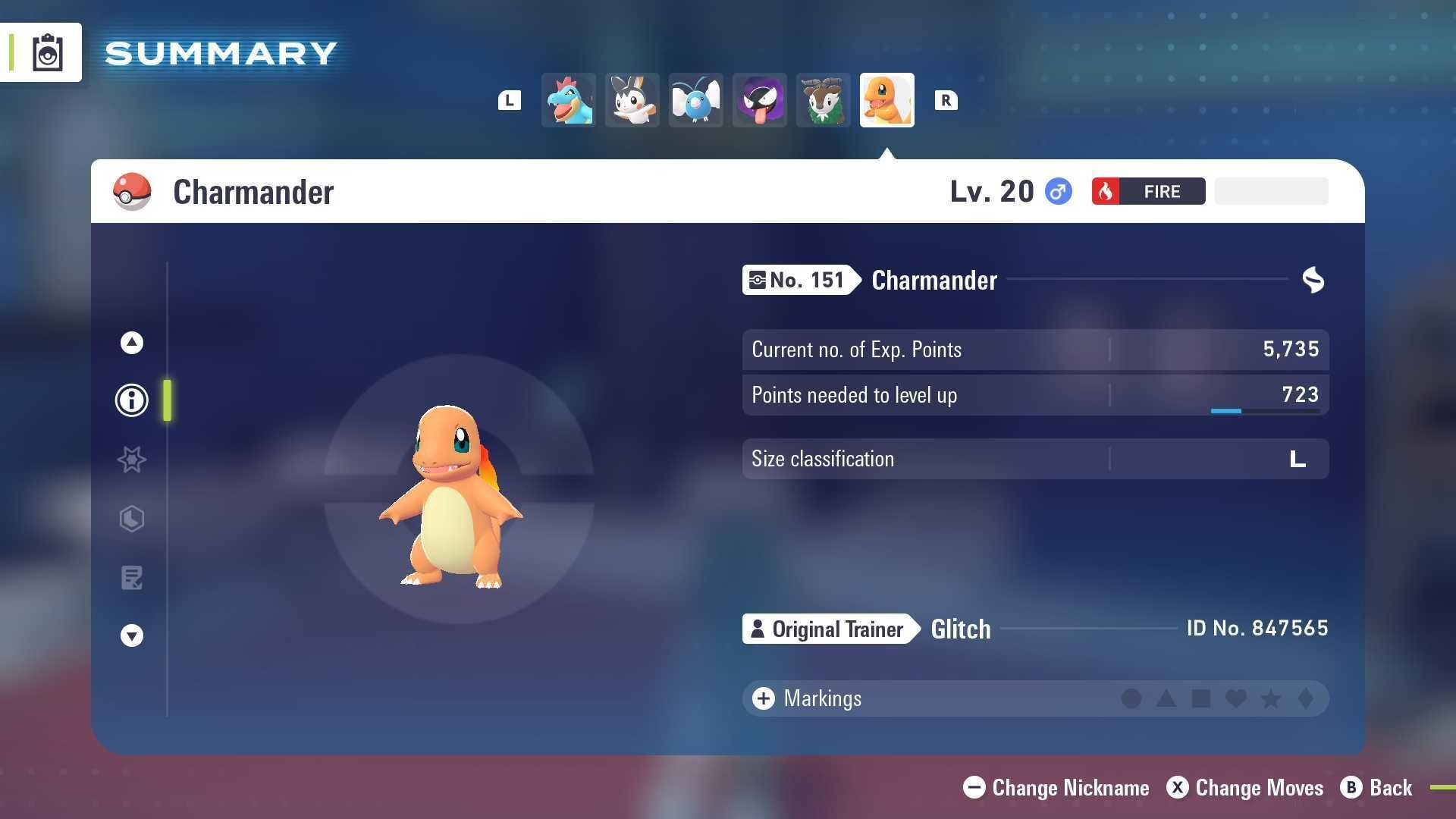1456x819 pixels.
Task: Switch to the Swablu party slot
Action: click(x=696, y=100)
